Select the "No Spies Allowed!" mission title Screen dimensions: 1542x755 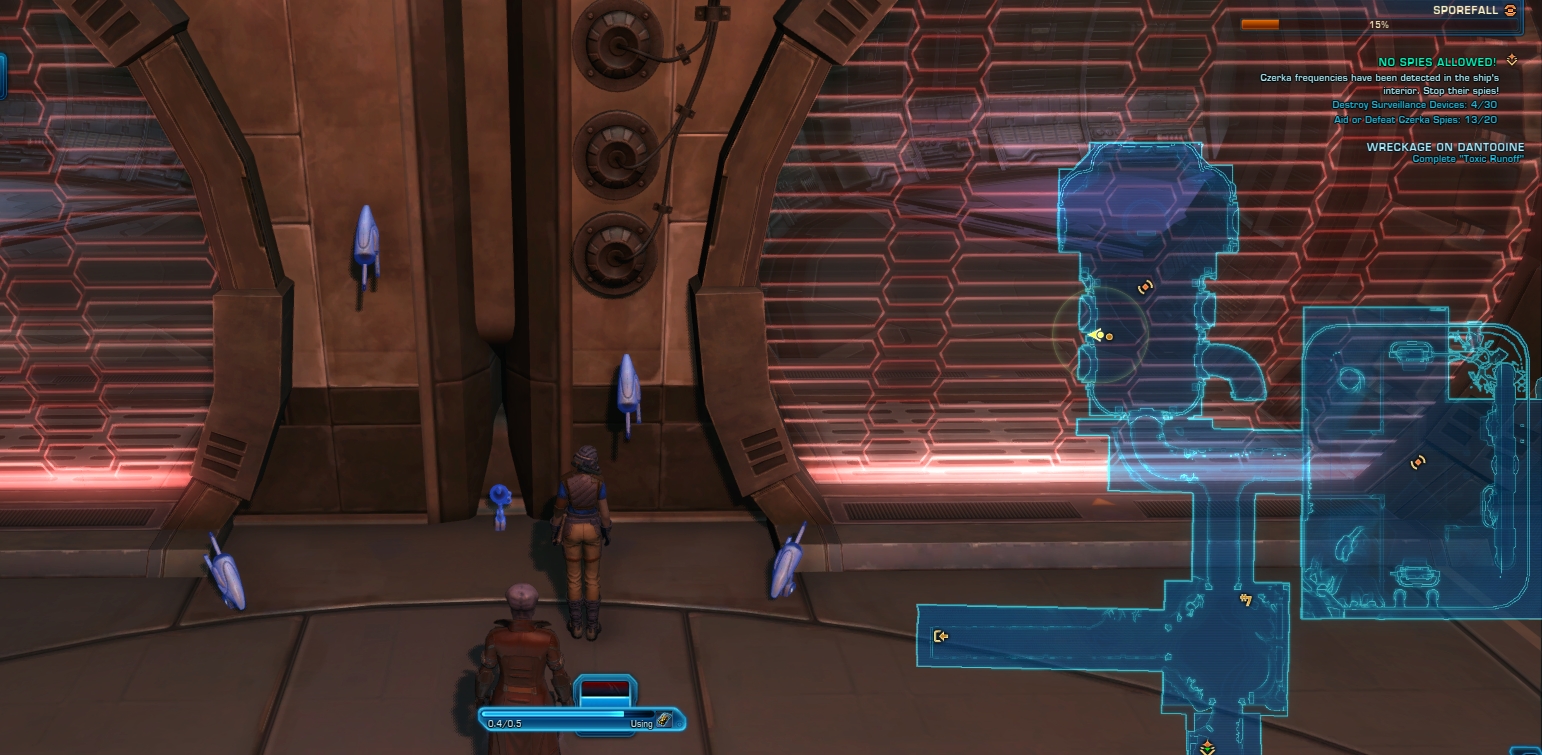pos(1436,62)
